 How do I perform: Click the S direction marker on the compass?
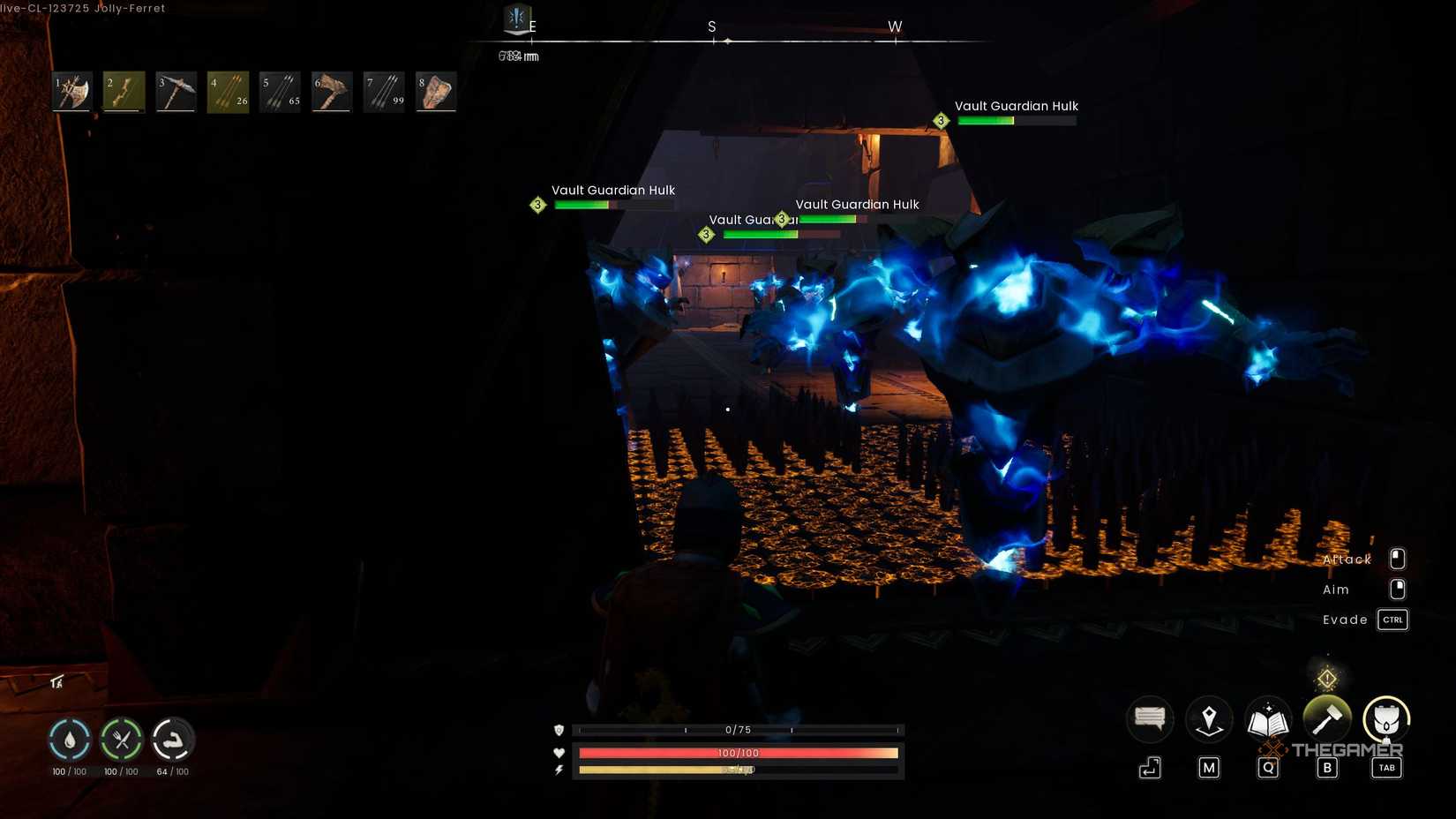[x=711, y=27]
